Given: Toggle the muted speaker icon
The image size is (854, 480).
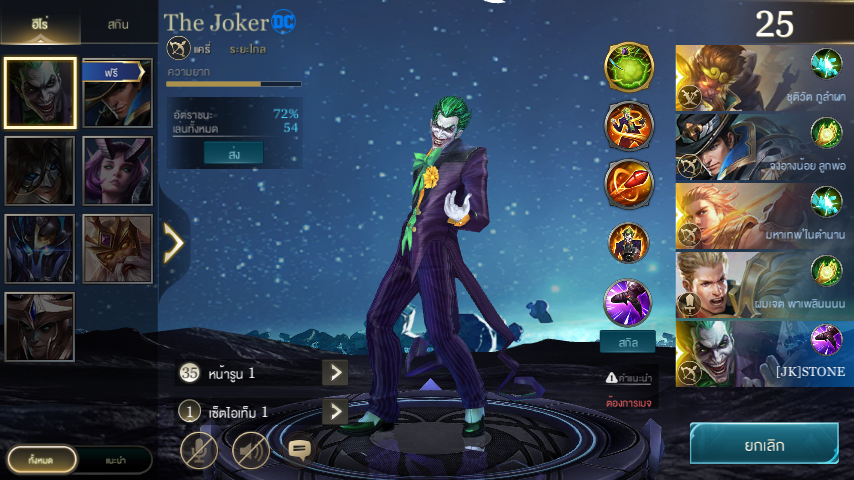Looking at the screenshot, I should [x=251, y=450].
